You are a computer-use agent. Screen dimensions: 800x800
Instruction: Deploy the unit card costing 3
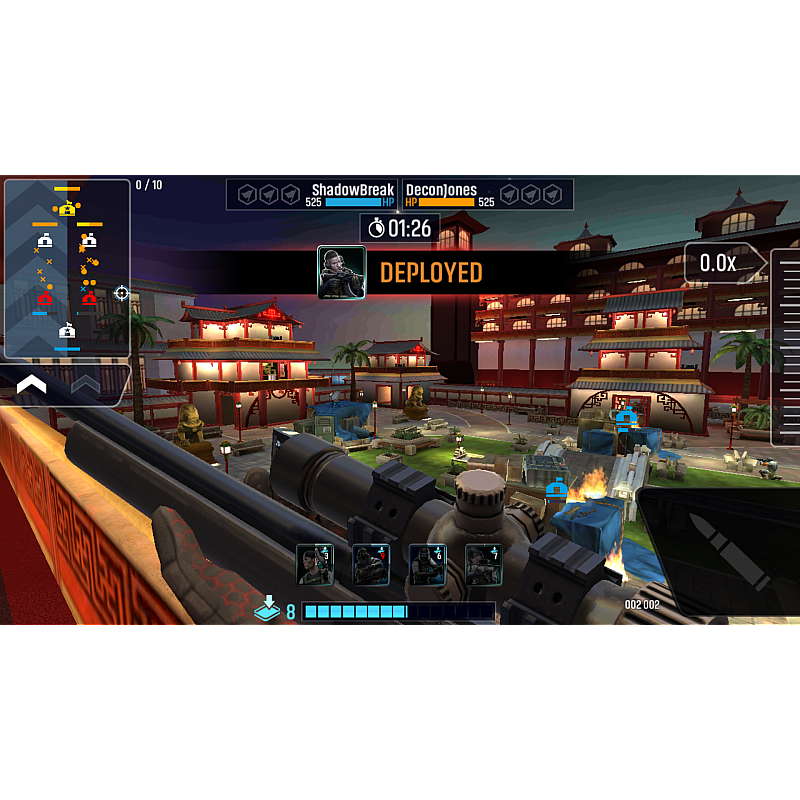[315, 565]
